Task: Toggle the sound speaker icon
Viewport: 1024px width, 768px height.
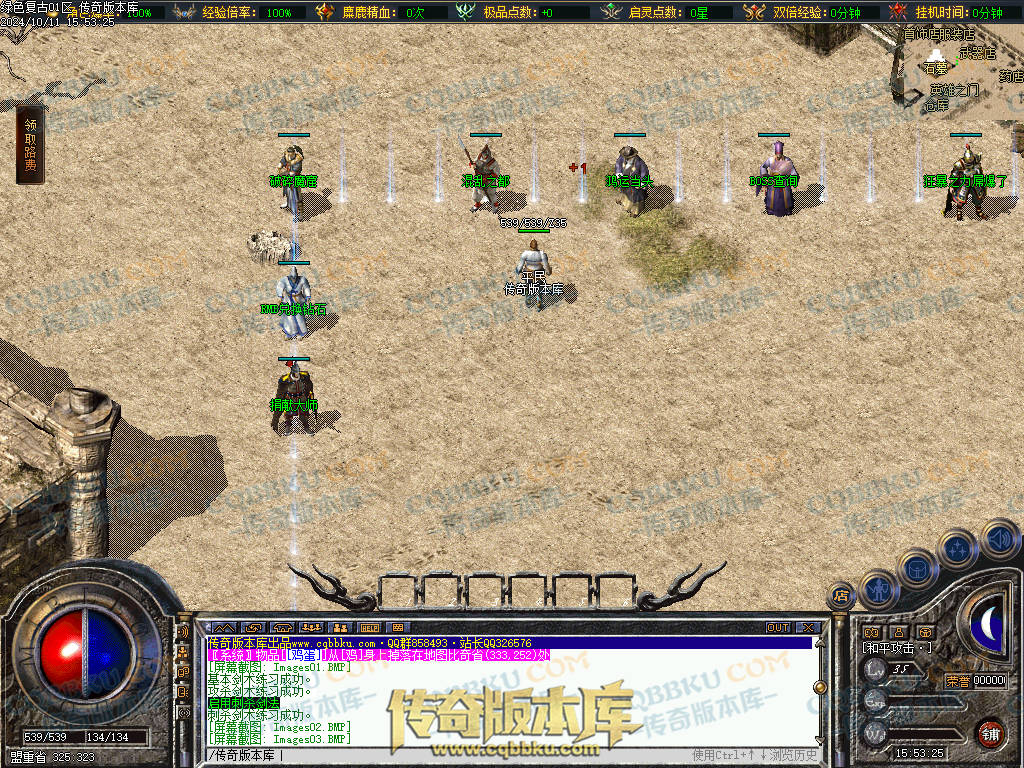Action: pos(998,541)
